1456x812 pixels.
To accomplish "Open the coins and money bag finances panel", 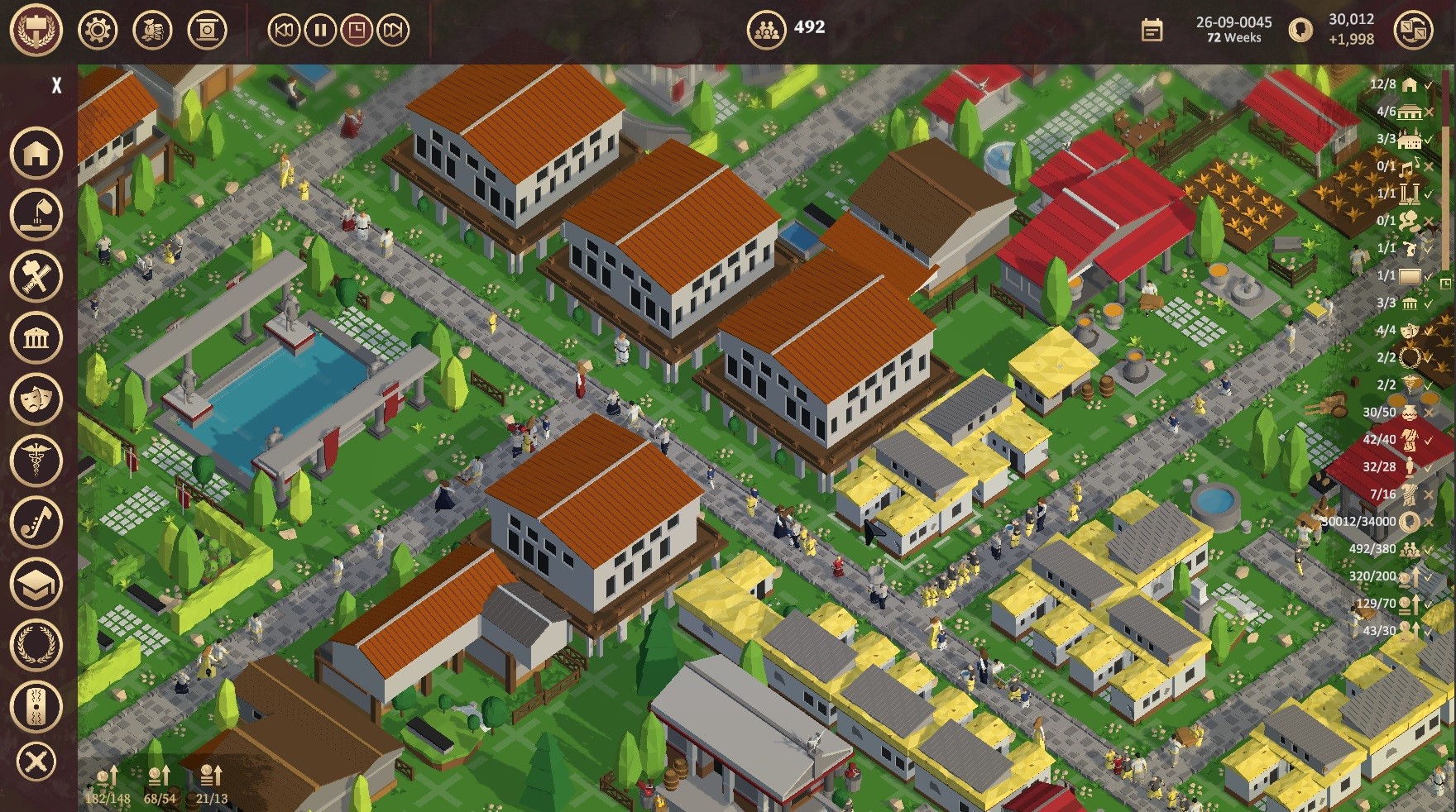I will pos(152,31).
